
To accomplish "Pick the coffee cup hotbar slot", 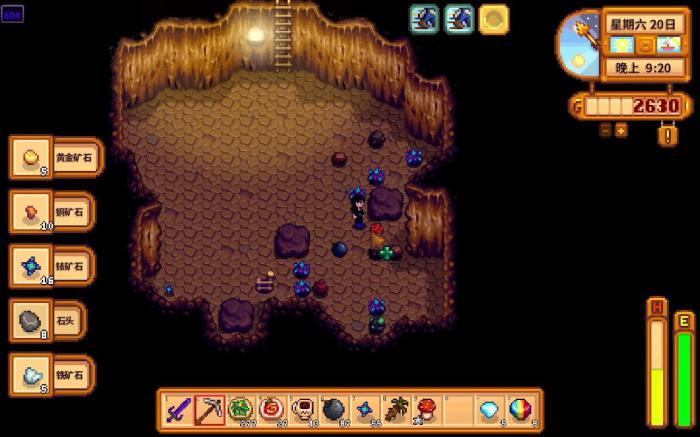I will tap(302, 409).
